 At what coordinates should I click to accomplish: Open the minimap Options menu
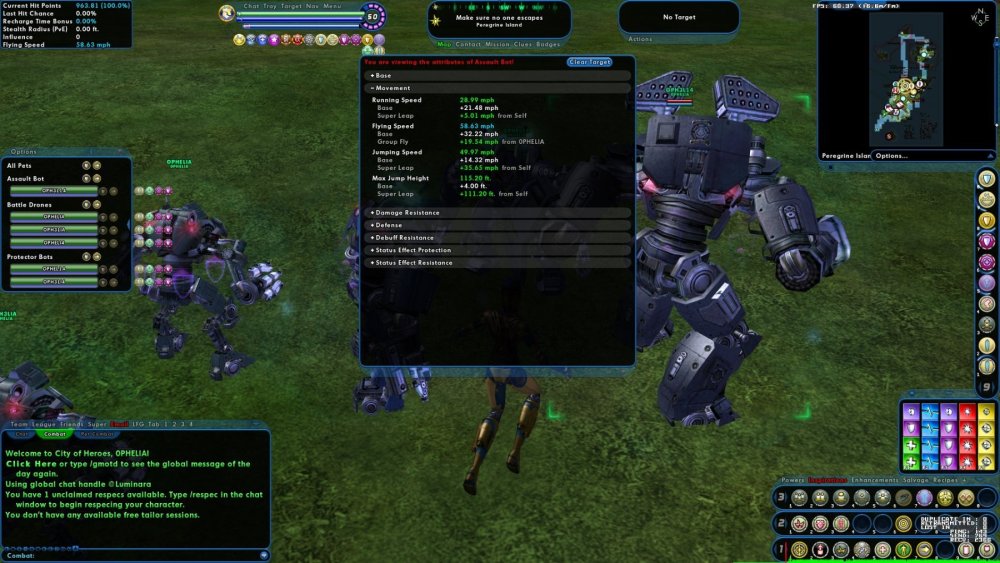coord(892,156)
